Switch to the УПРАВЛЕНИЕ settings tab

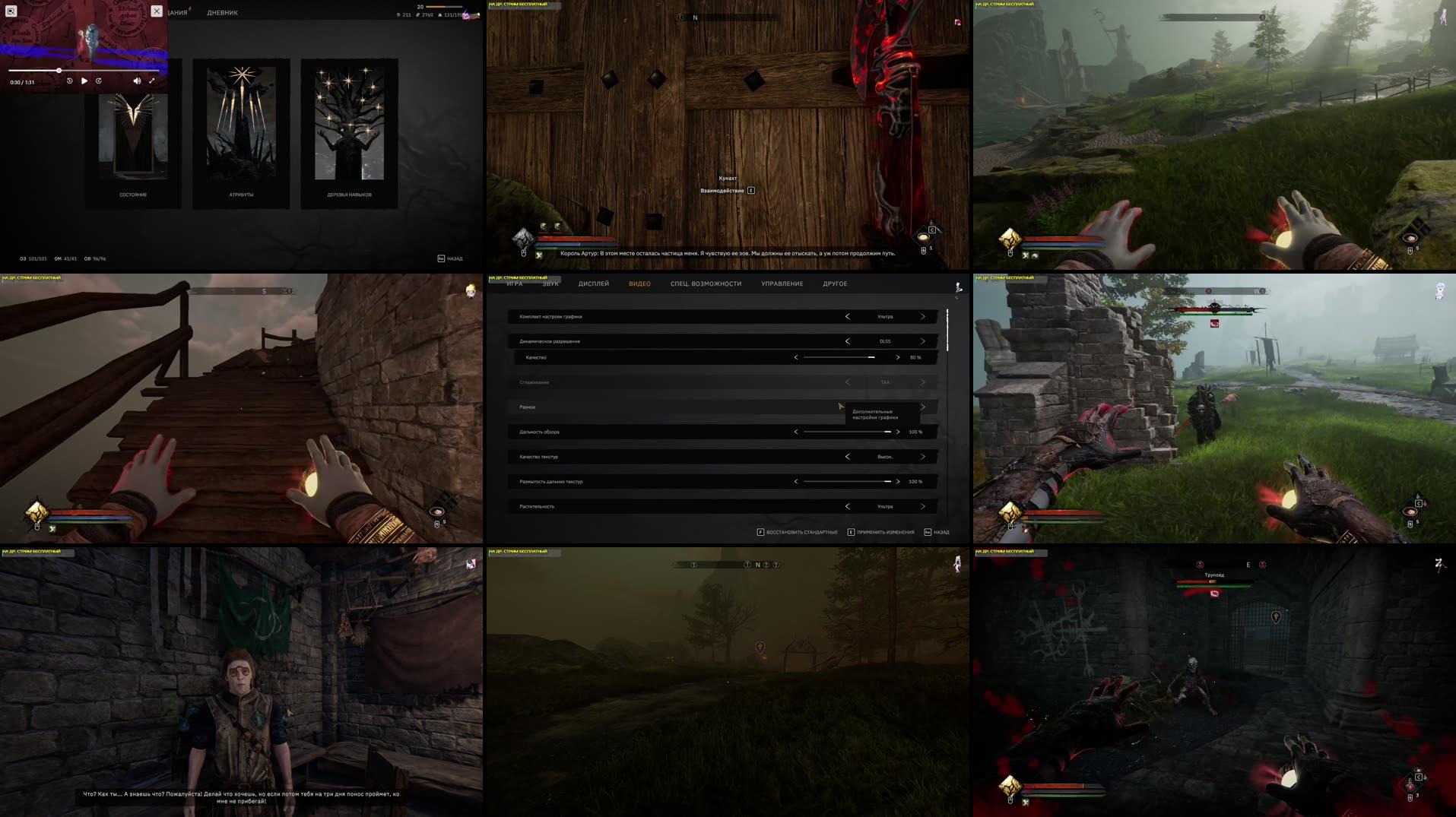(x=780, y=283)
